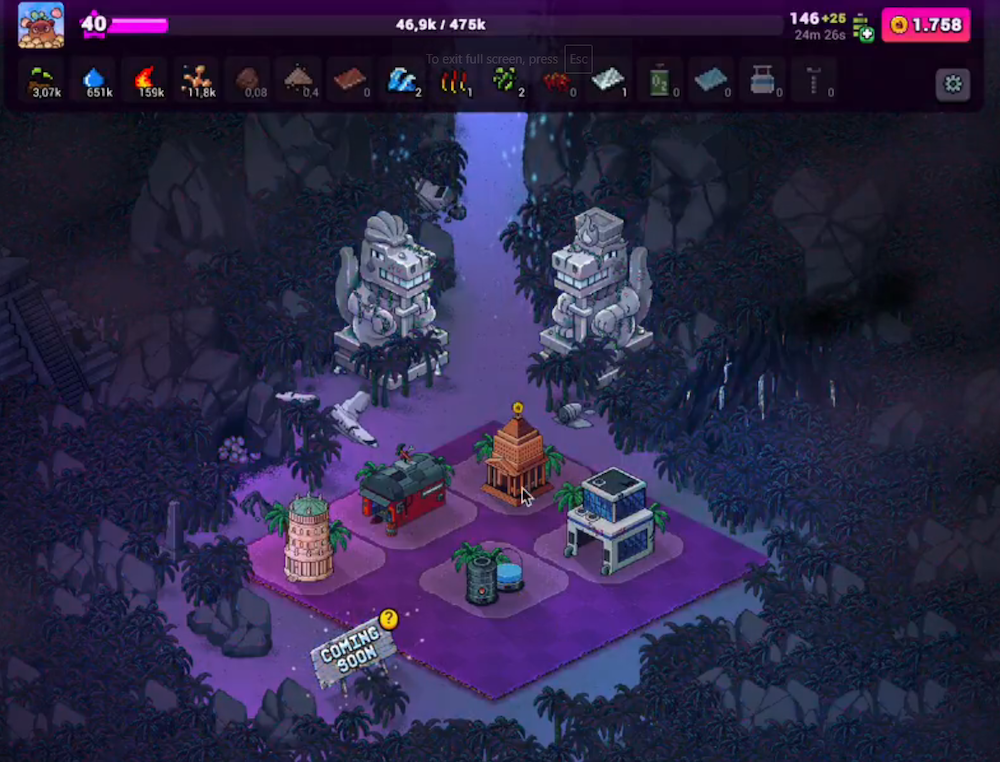Add energy with the battery plus icon
Screen dimensions: 1000x762
click(x=863, y=29)
